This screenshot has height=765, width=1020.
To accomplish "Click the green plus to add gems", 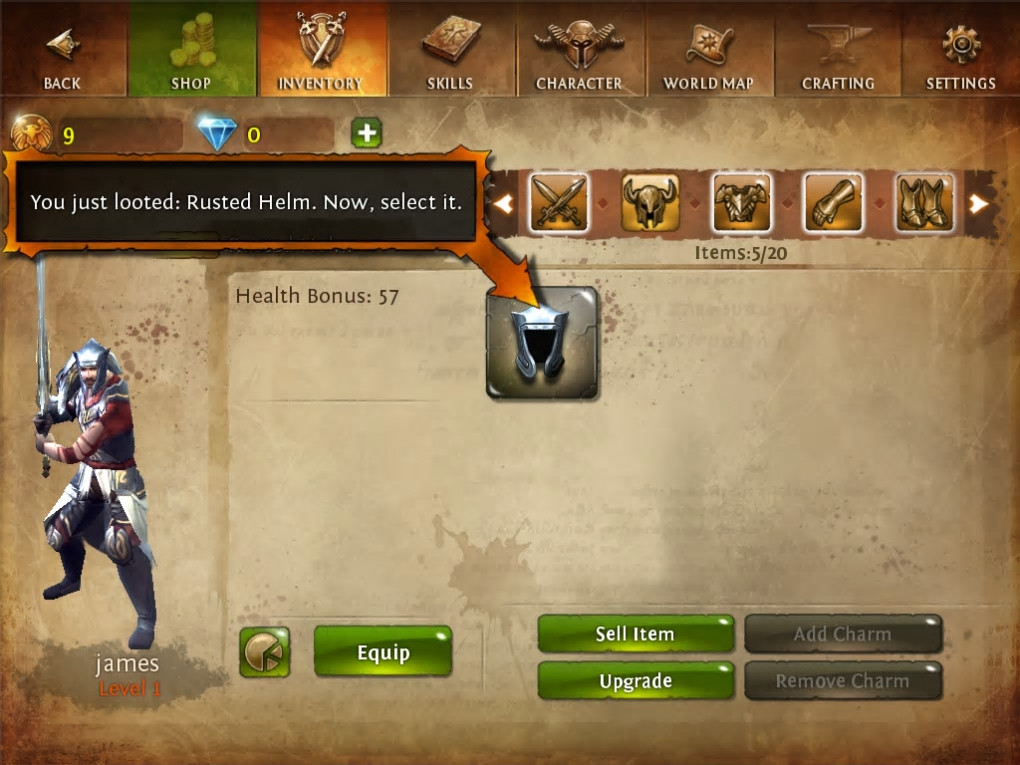I will [x=366, y=133].
